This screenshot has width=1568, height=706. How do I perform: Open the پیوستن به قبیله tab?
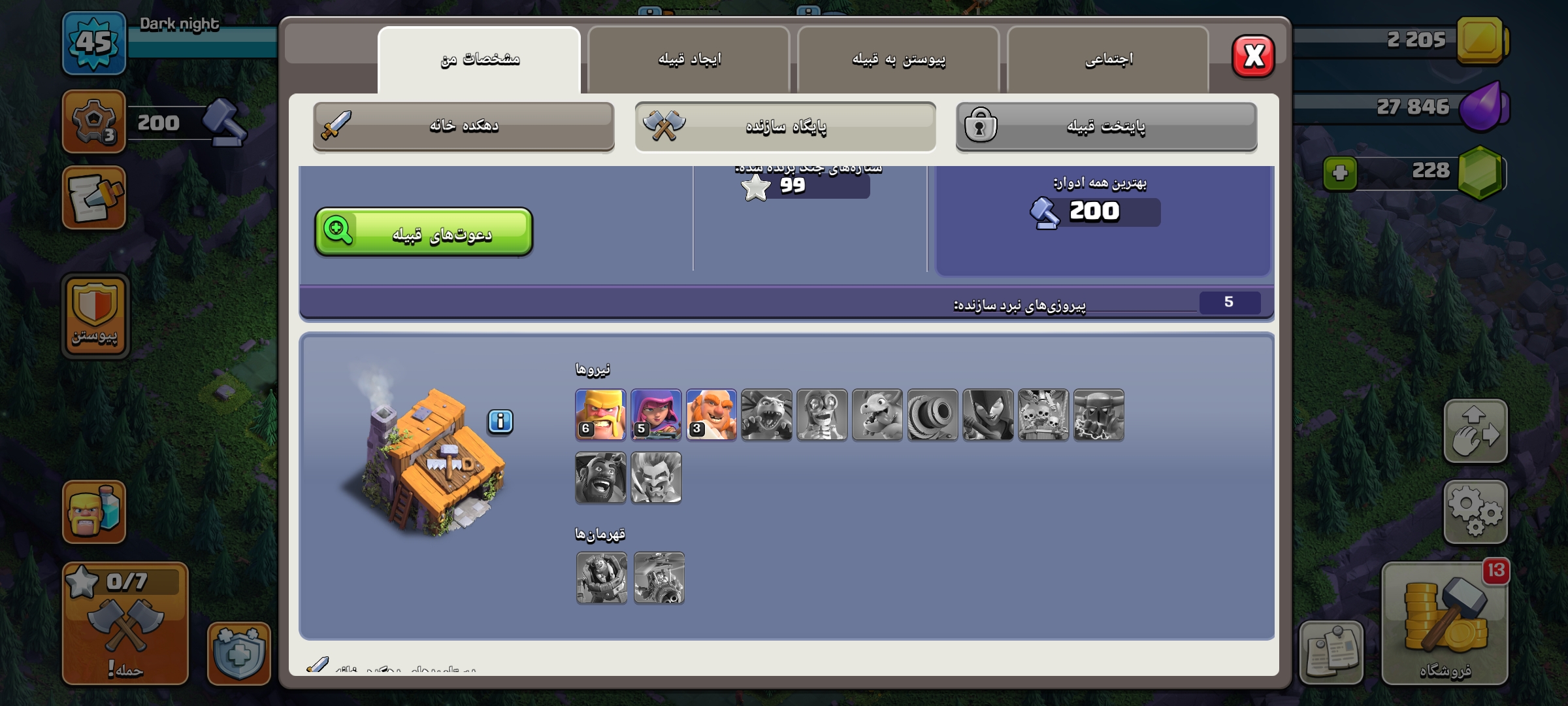click(x=898, y=59)
